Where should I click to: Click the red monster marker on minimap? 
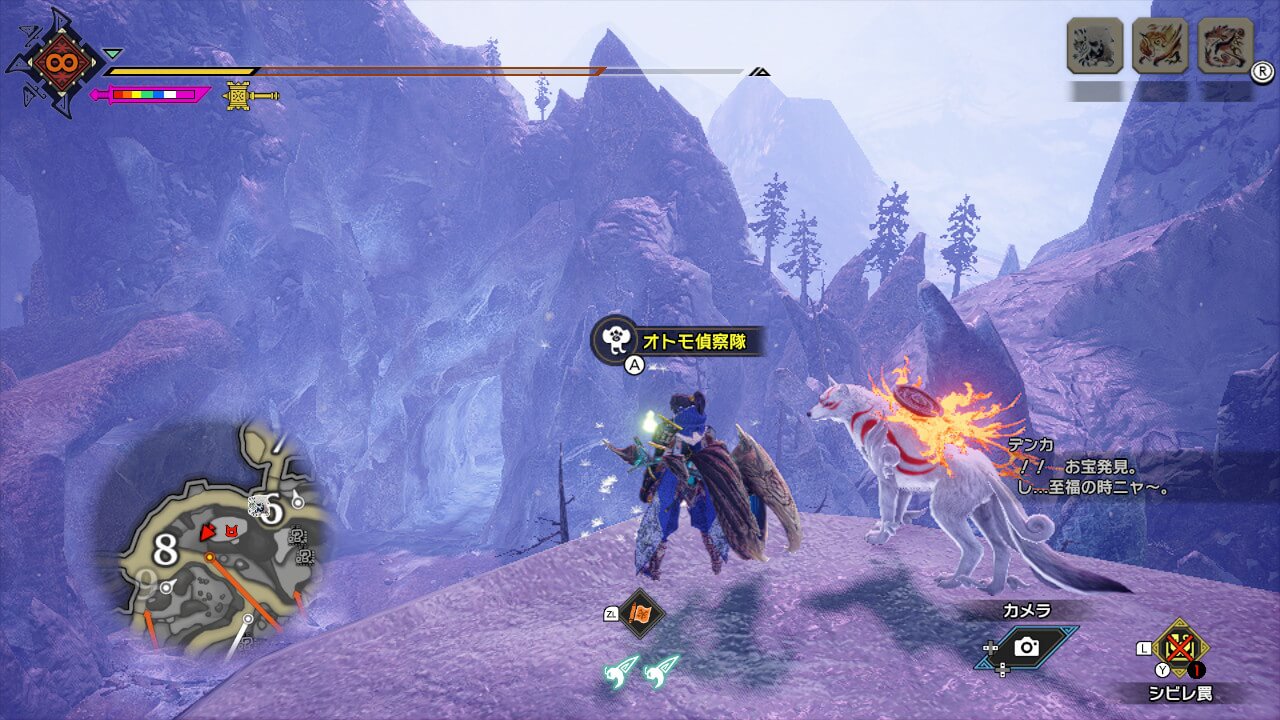click(x=233, y=530)
